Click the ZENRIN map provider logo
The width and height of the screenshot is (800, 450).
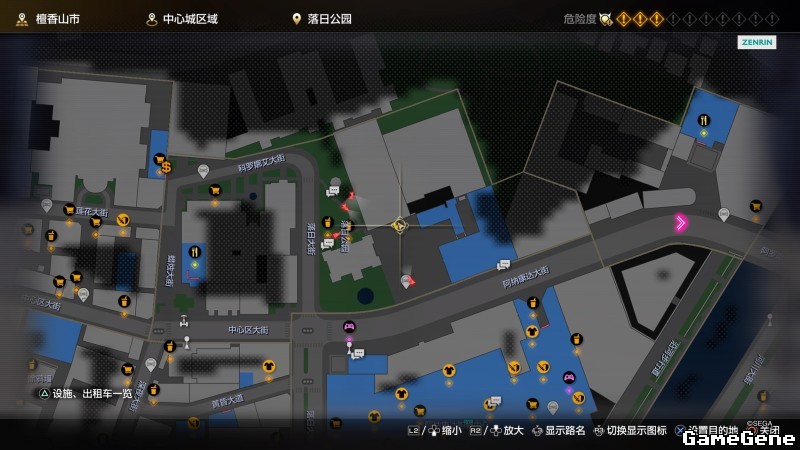[757, 43]
